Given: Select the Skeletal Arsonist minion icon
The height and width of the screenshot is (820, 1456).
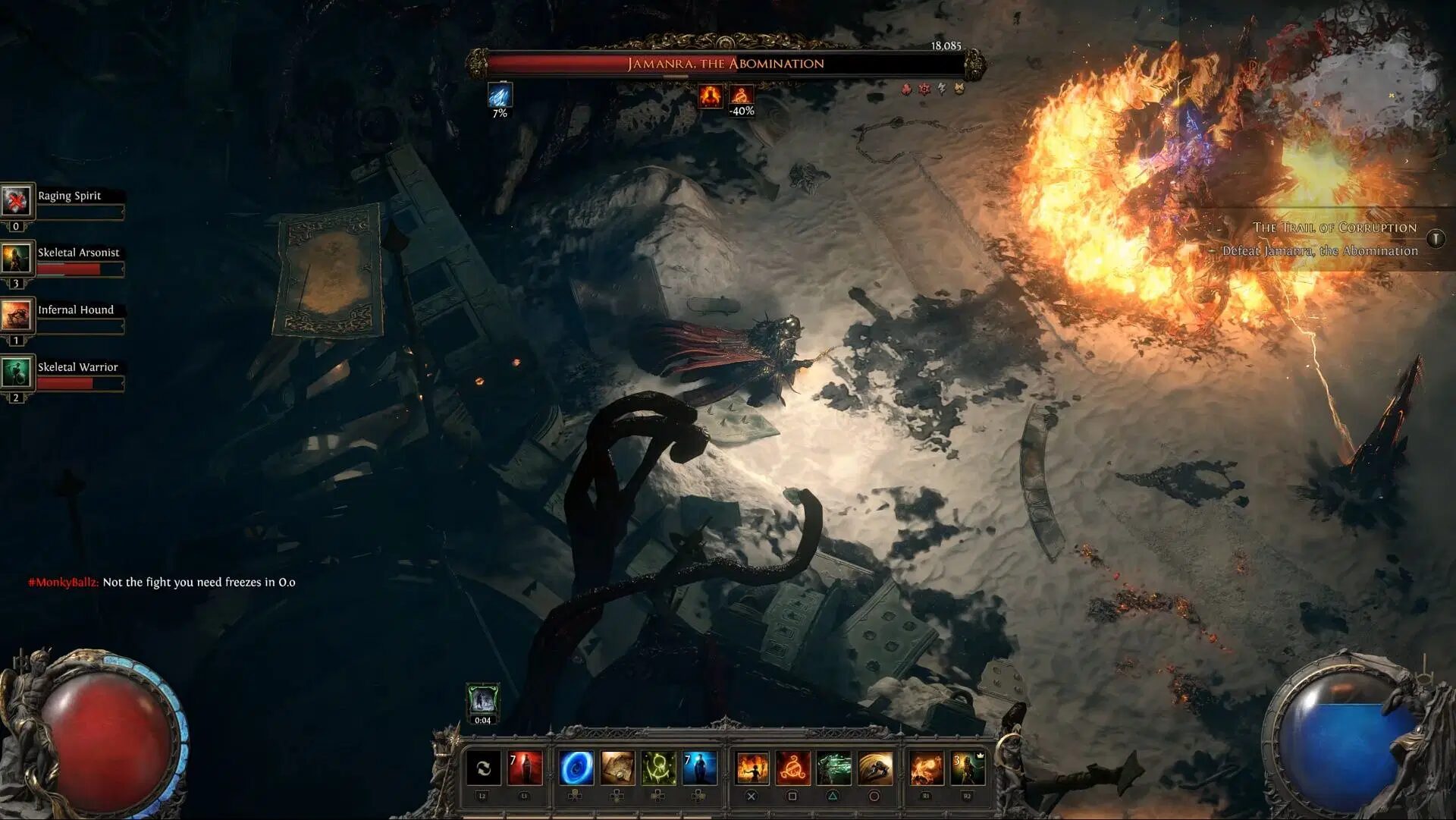Looking at the screenshot, I should [x=16, y=259].
